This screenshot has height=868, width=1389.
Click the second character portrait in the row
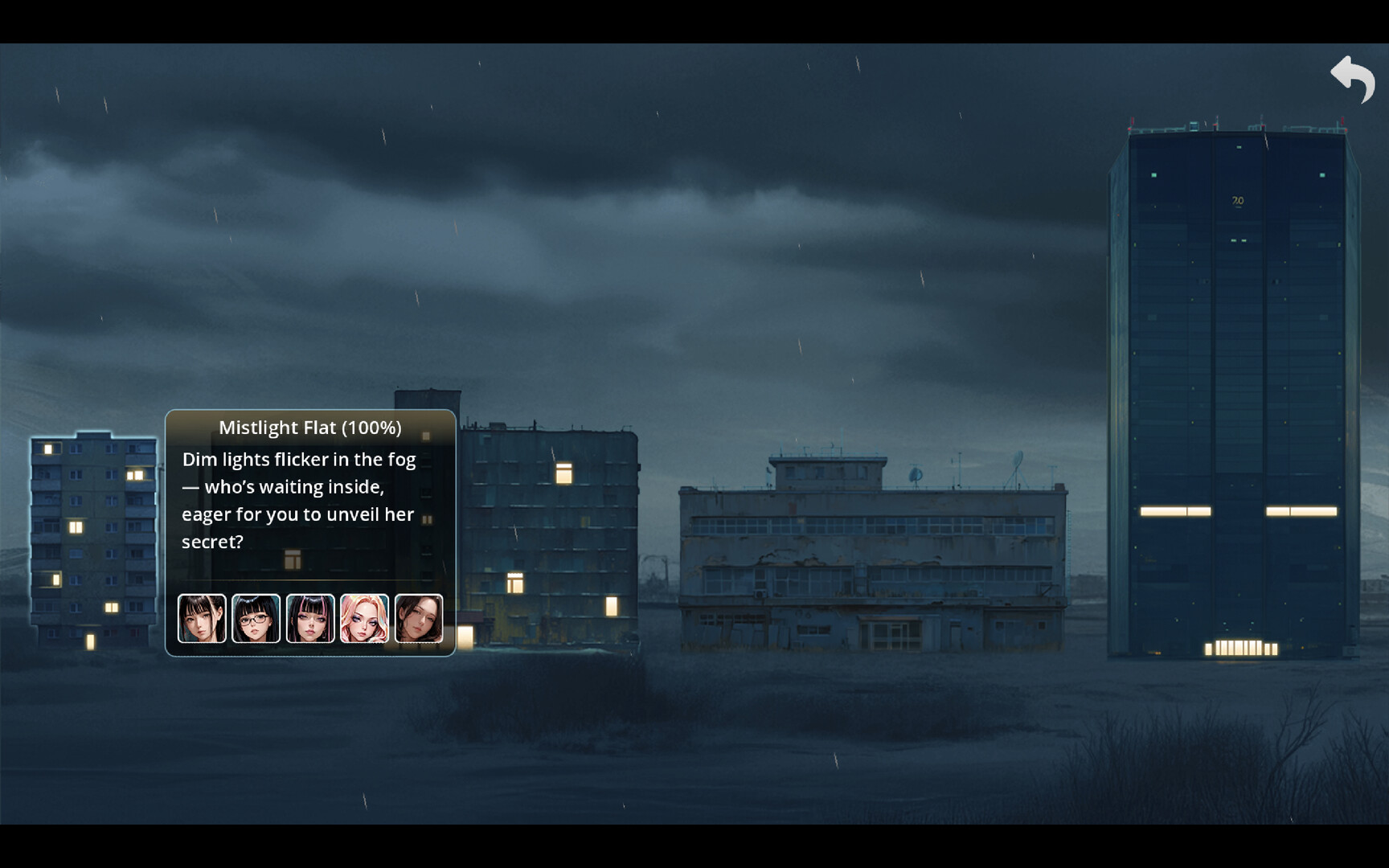pos(256,617)
